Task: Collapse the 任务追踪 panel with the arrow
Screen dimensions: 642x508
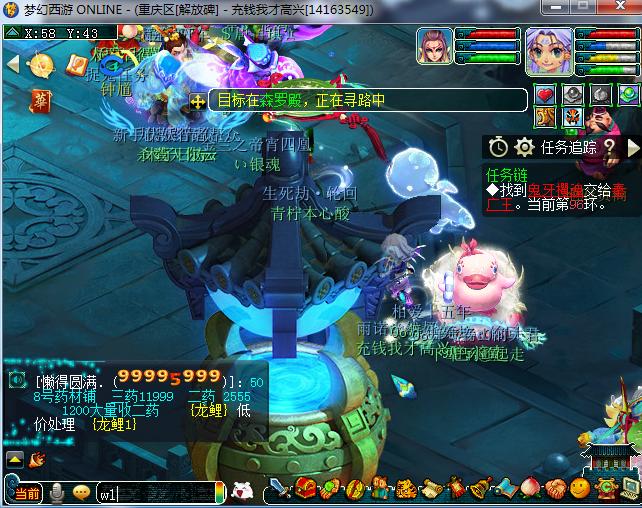Action: tap(632, 147)
